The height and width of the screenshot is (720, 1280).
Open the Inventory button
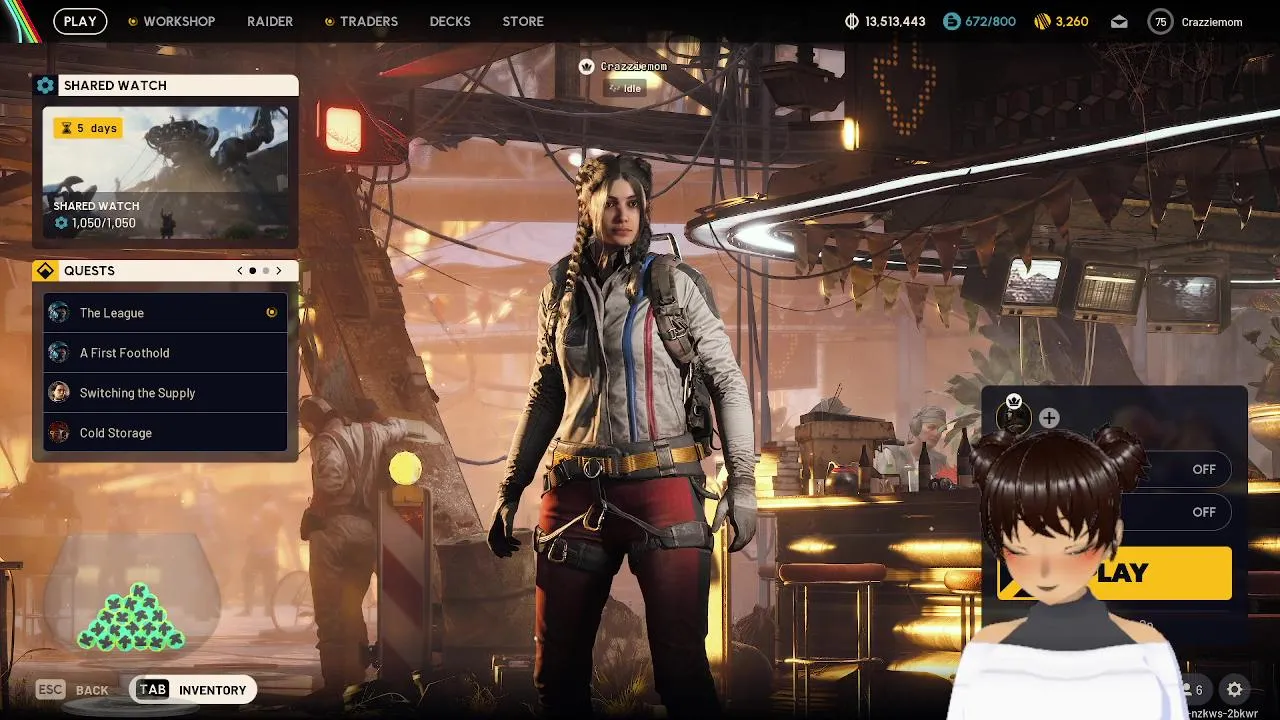click(x=195, y=690)
